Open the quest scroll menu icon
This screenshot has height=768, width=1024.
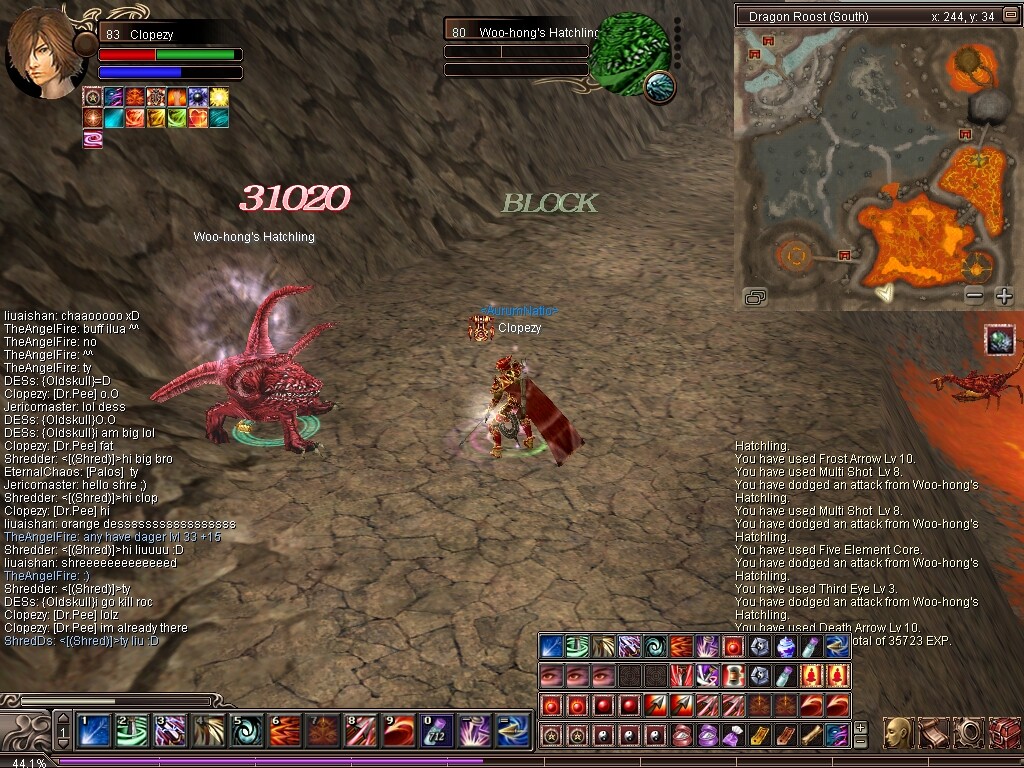(x=933, y=733)
